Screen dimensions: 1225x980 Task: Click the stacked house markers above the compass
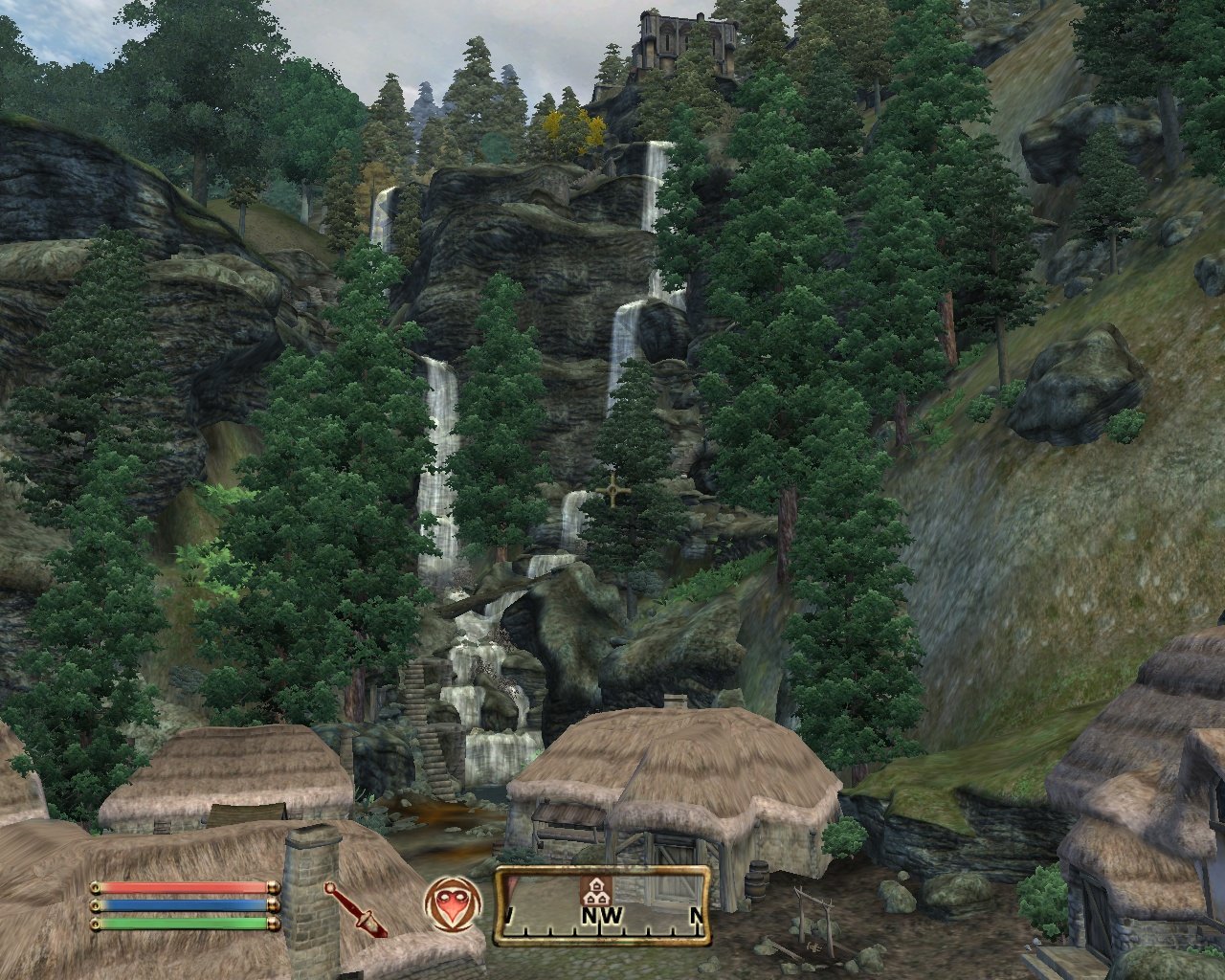[595, 898]
